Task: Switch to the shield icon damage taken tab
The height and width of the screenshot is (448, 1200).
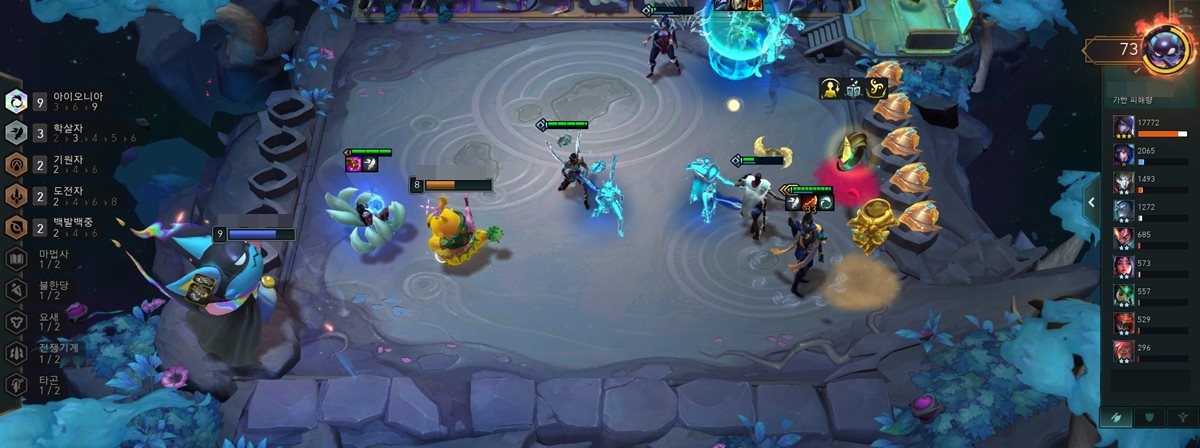Action: coord(1149,417)
